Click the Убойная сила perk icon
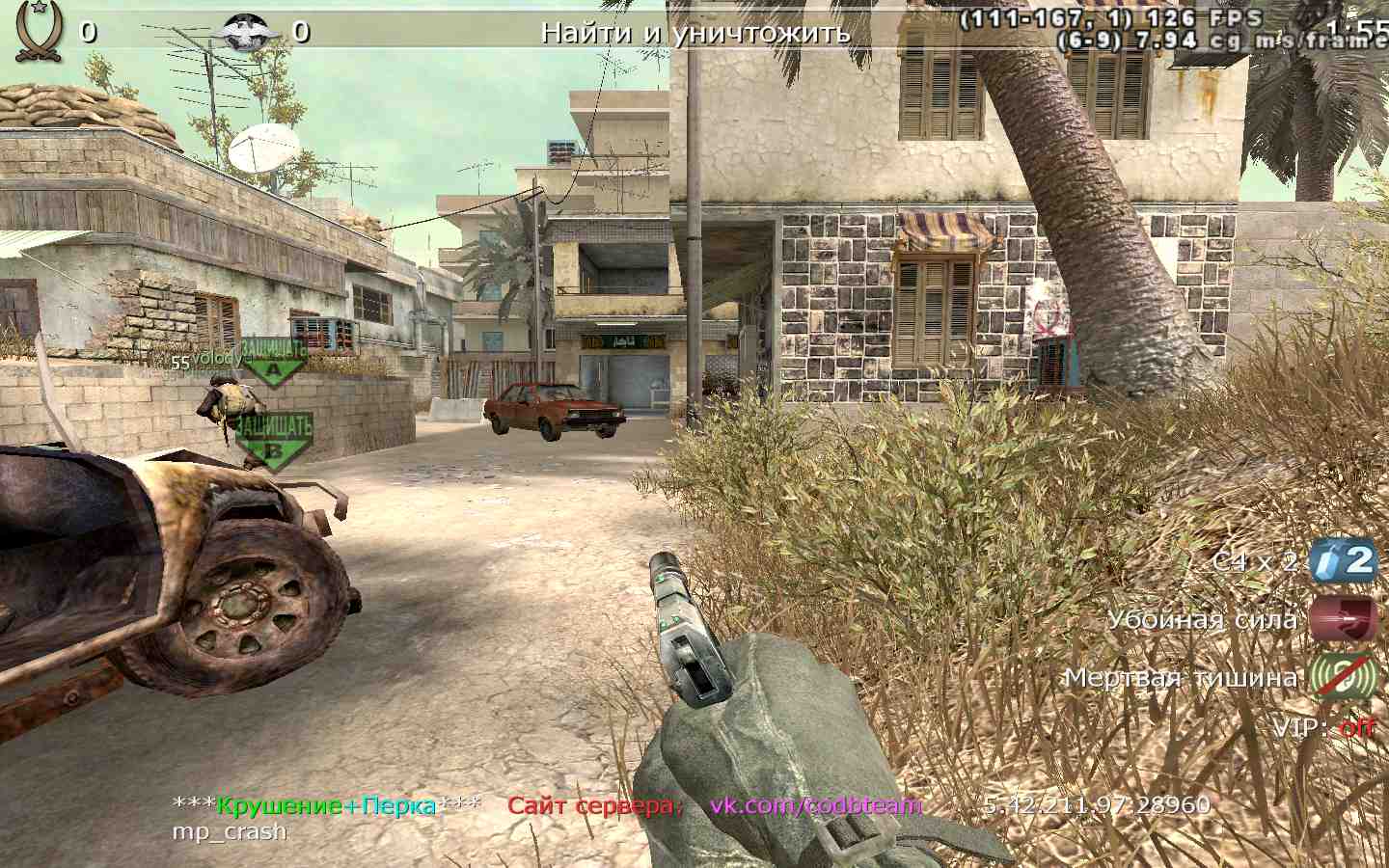 coord(1341,619)
